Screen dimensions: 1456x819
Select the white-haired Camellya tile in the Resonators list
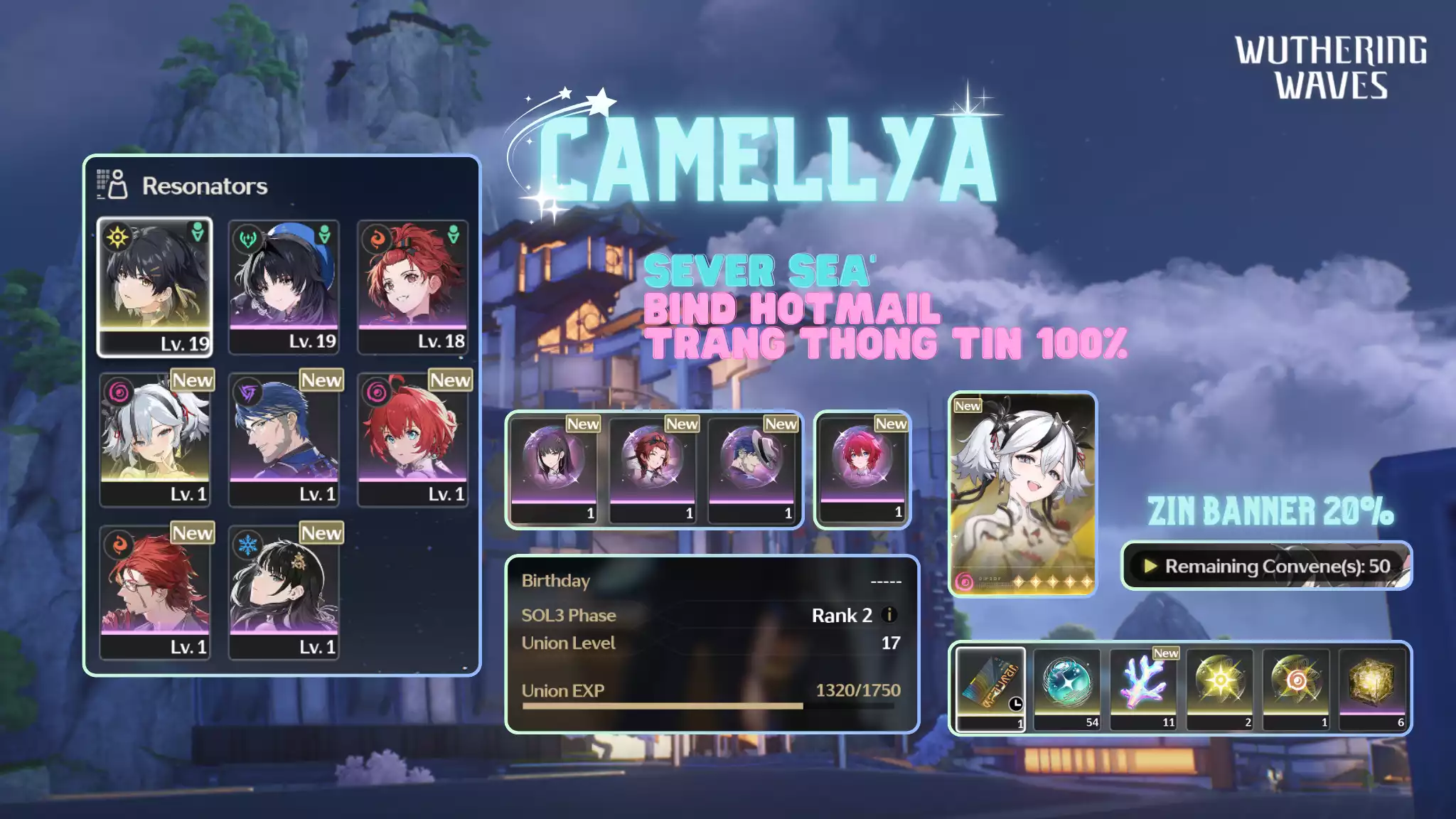(x=155, y=438)
